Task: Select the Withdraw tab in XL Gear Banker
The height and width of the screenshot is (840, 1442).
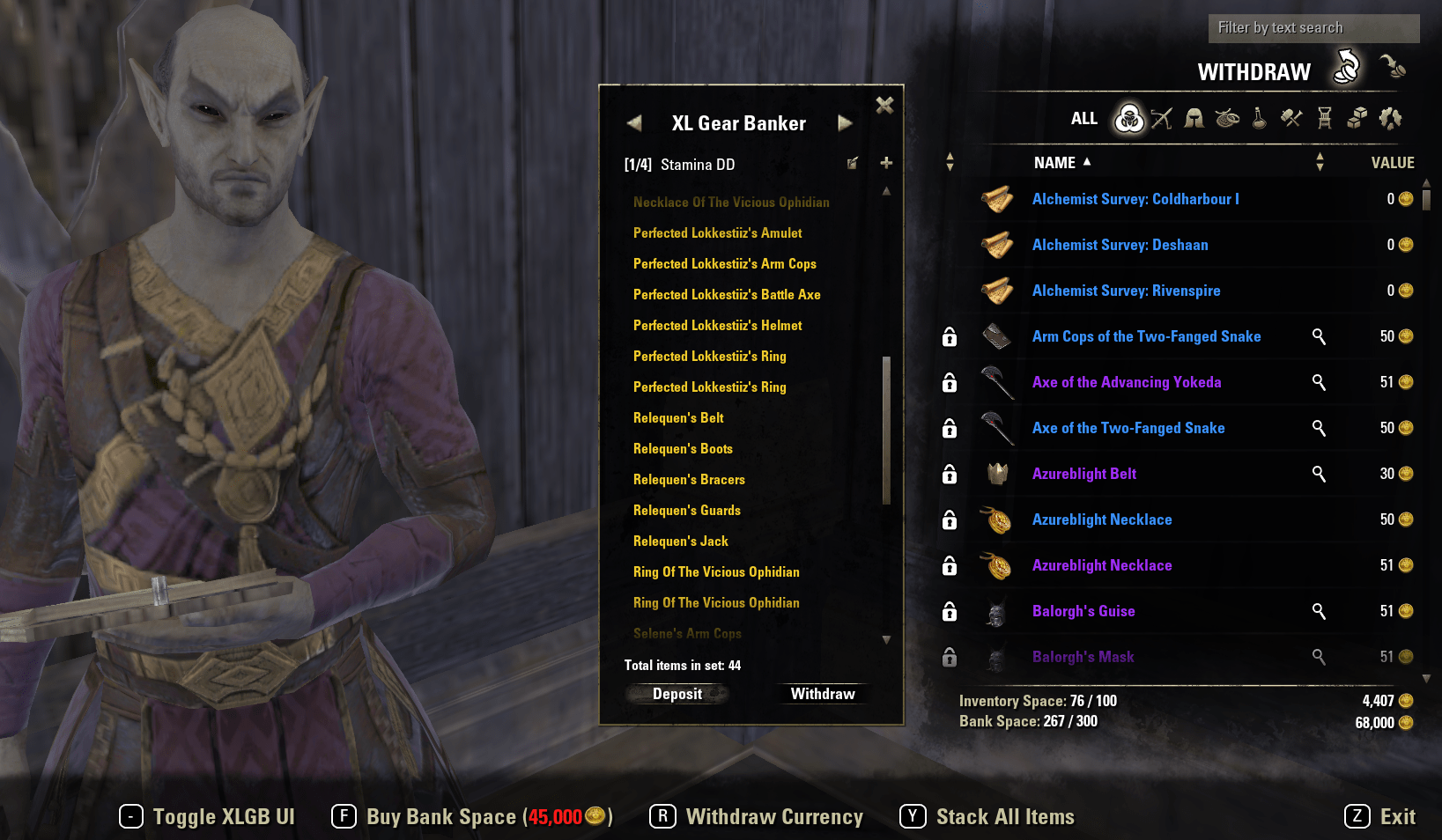Action: pyautogui.click(x=823, y=694)
